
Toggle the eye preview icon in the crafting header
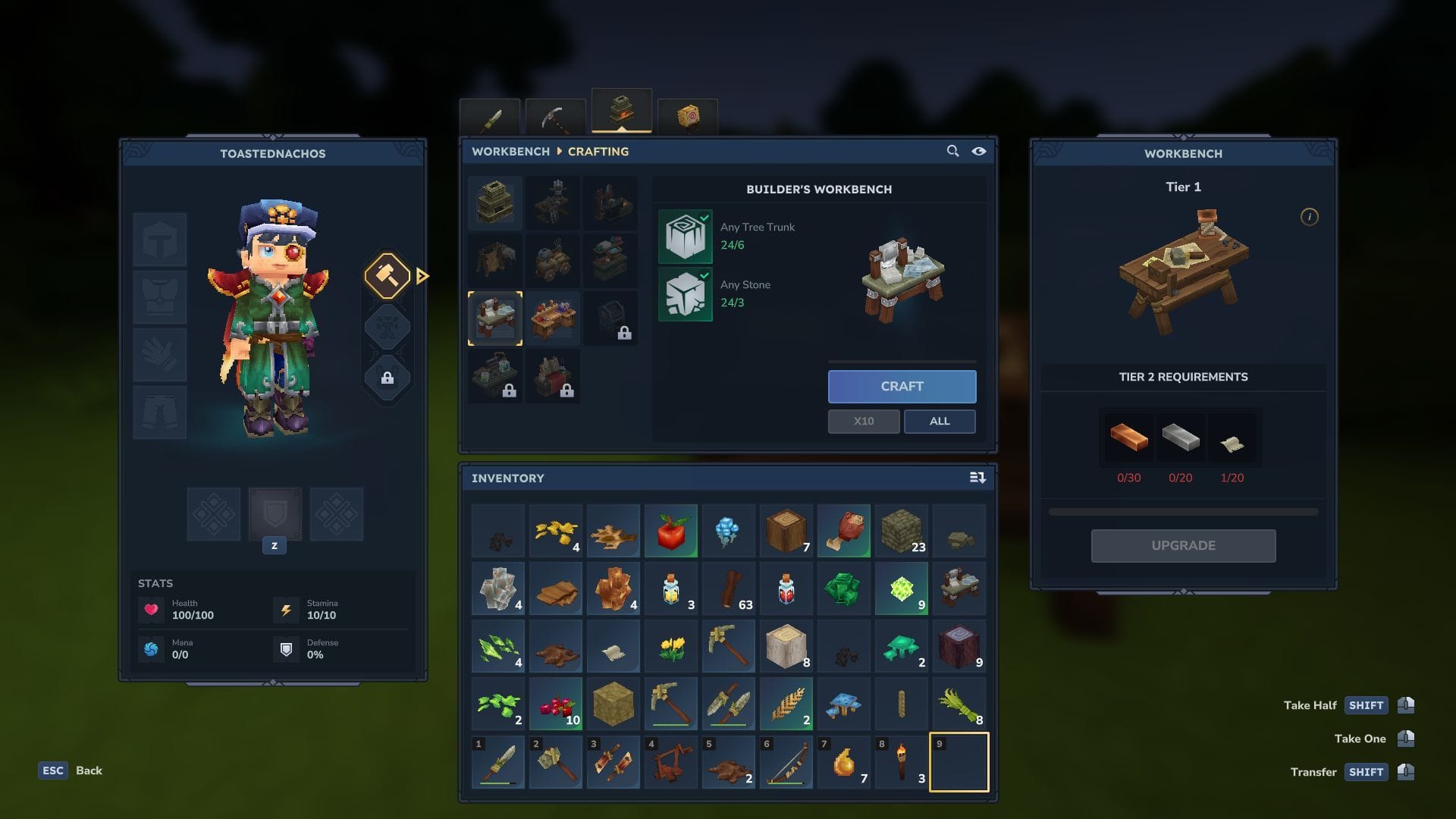pos(978,151)
